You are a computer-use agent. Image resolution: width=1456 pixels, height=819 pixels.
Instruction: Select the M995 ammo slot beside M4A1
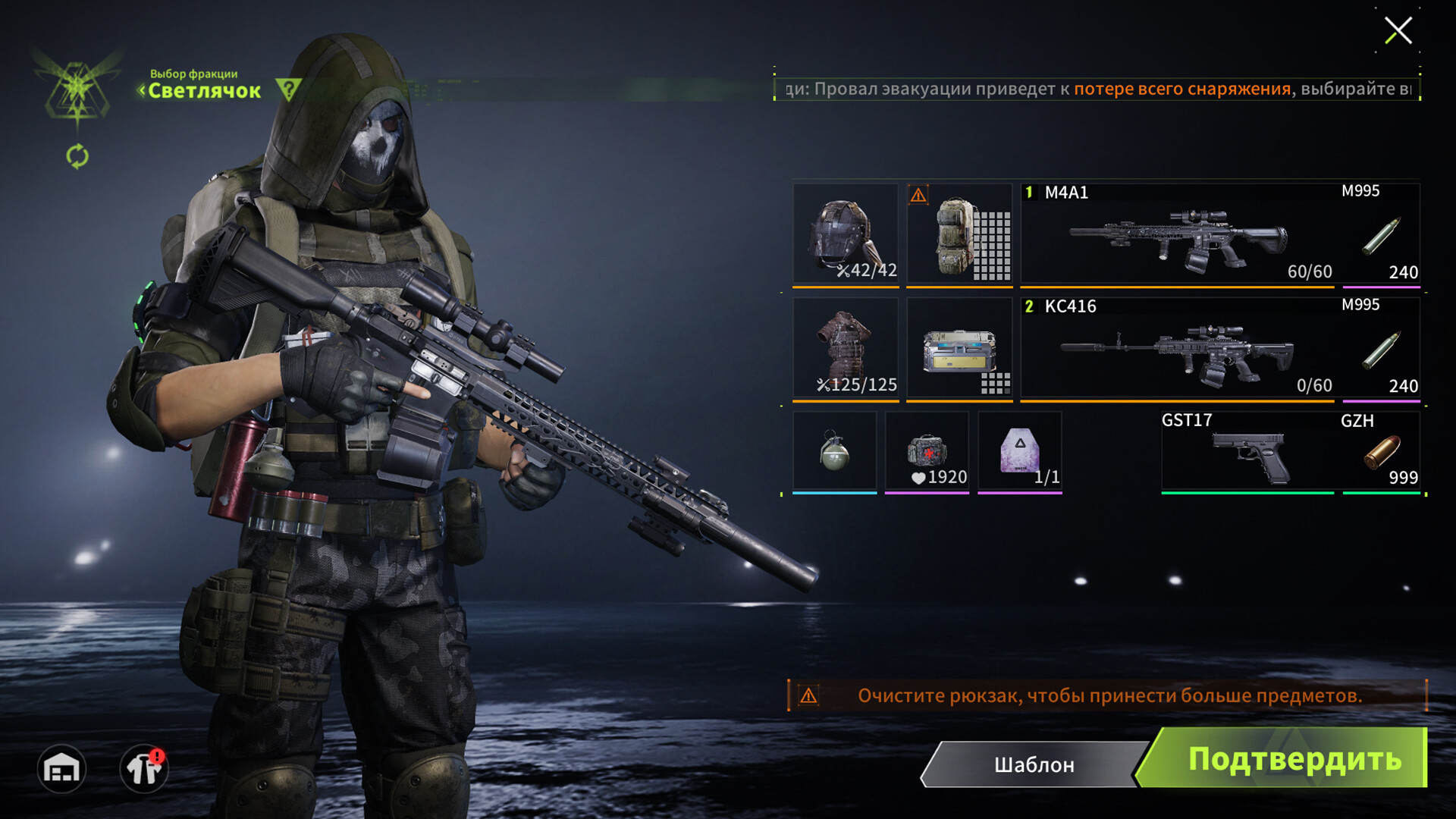click(1381, 234)
